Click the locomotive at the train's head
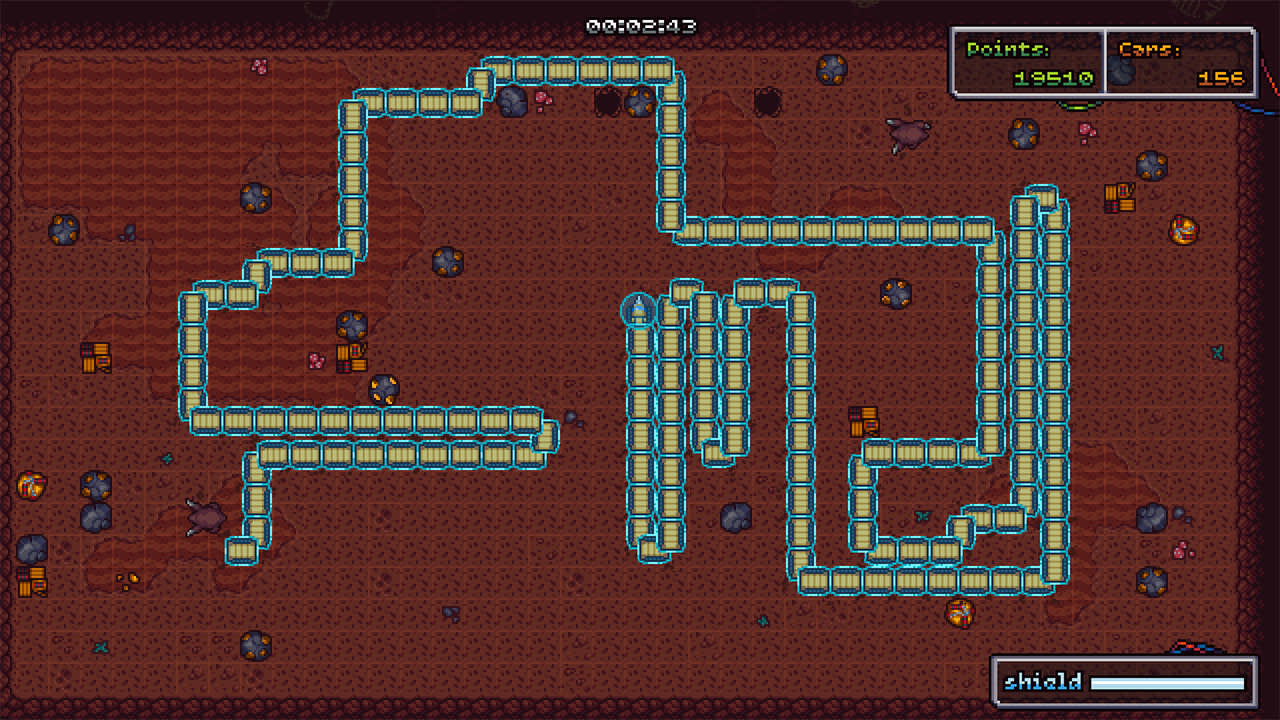 click(x=637, y=310)
